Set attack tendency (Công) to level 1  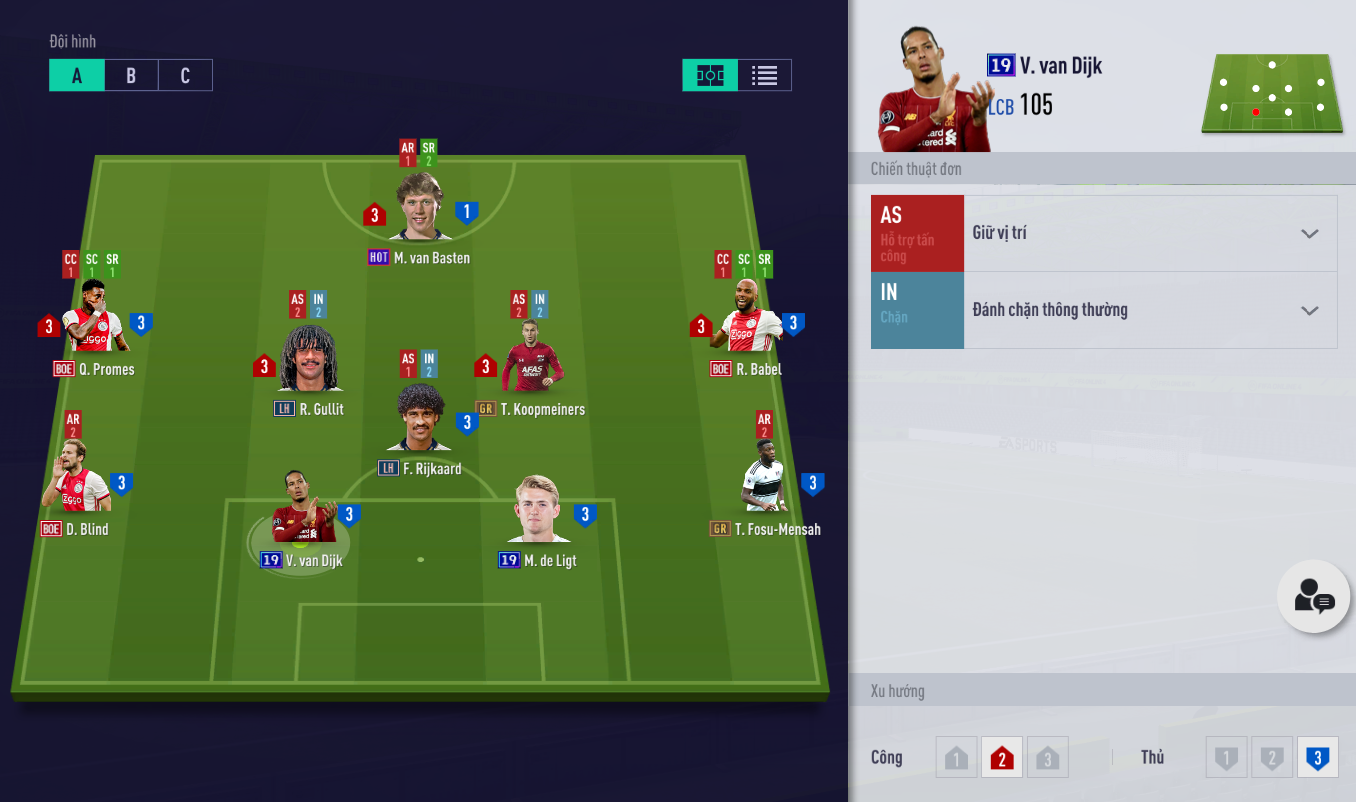pyautogui.click(x=956, y=758)
